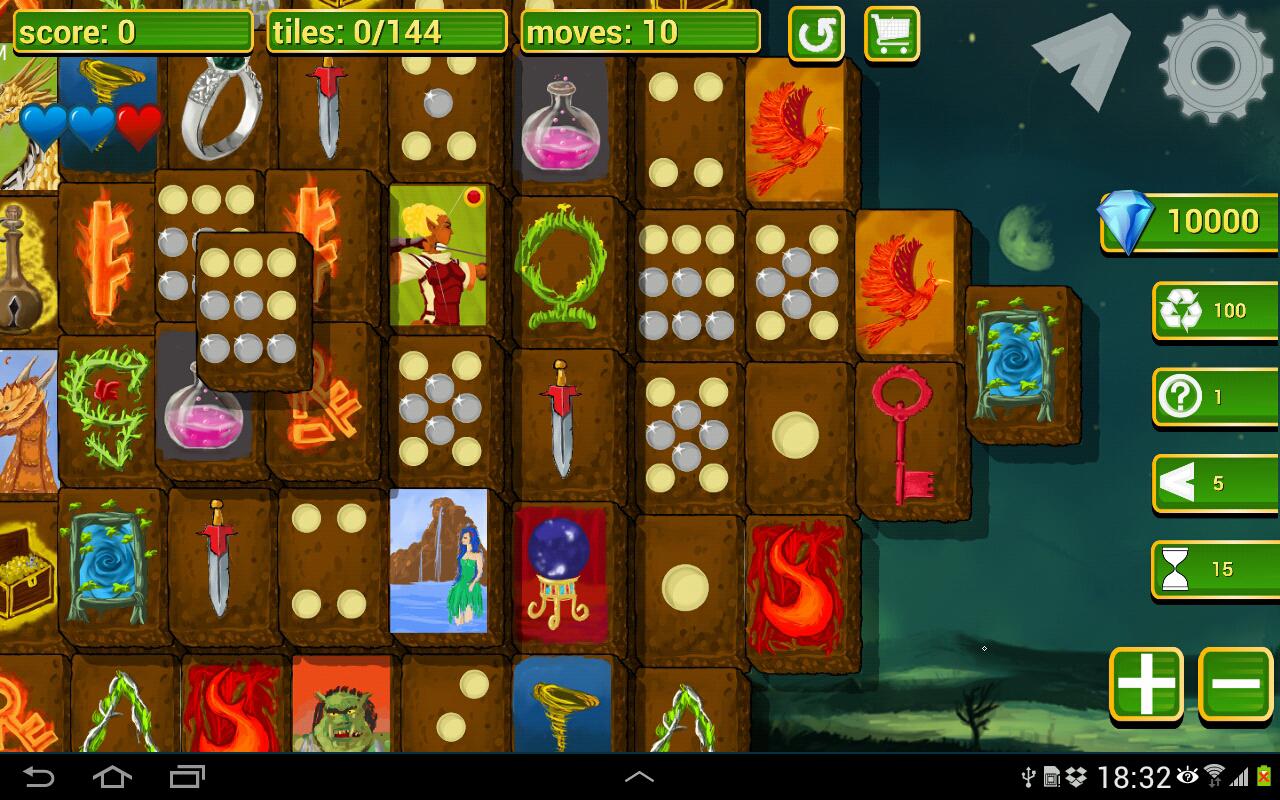Click the green restart arrow button

pyautogui.click(x=816, y=35)
